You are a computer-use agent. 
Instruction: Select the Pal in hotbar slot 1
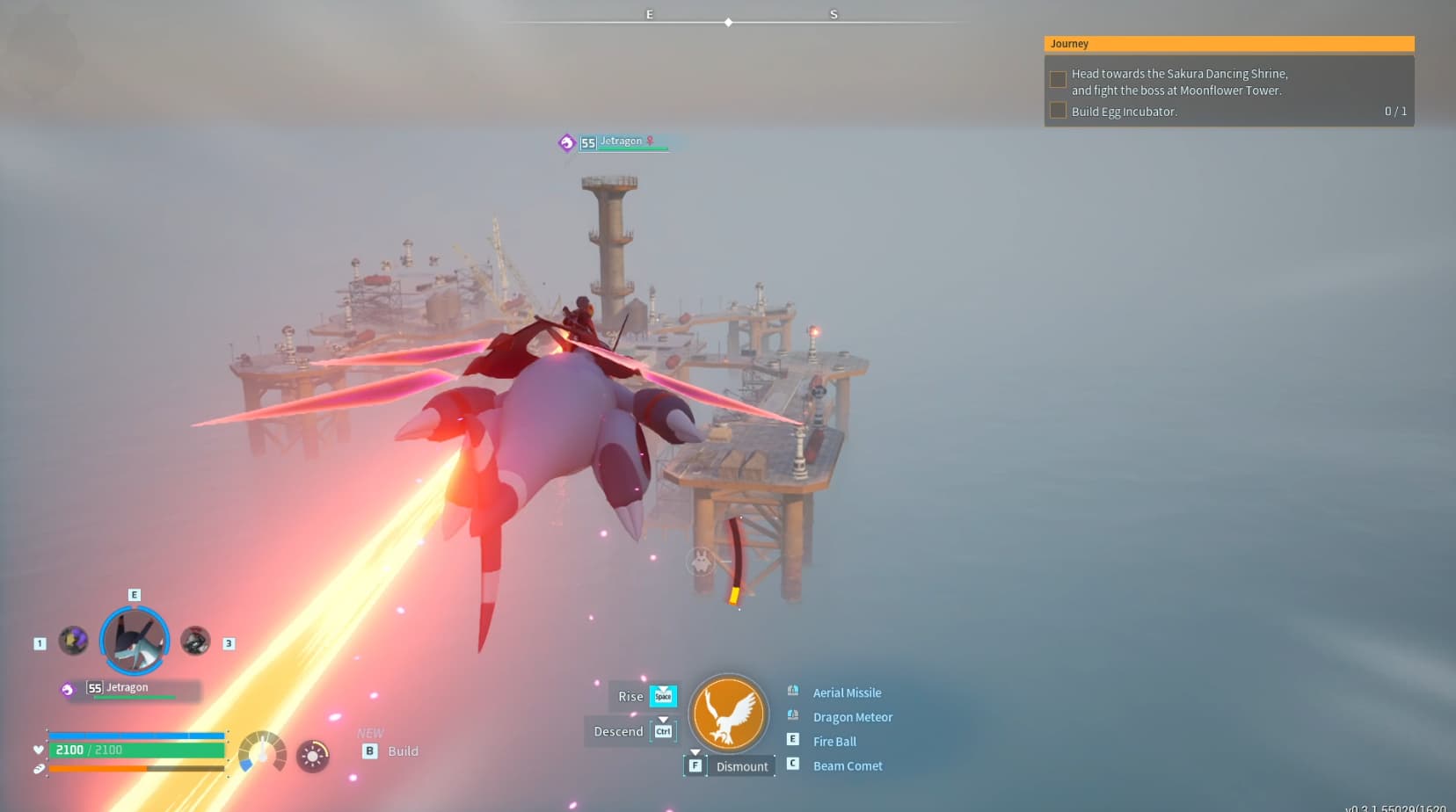point(73,640)
